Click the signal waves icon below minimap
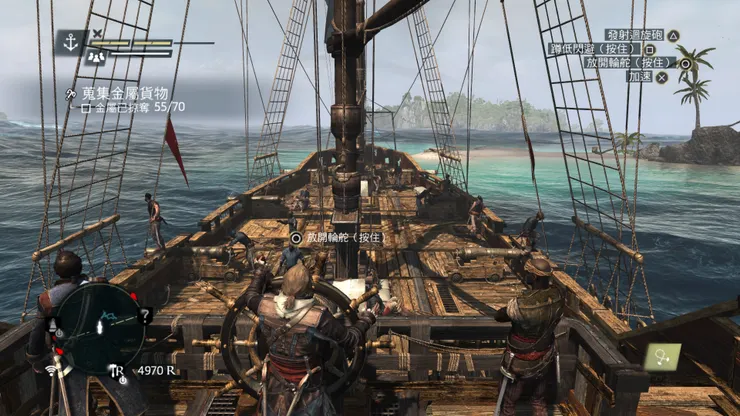 click(x=51, y=370)
